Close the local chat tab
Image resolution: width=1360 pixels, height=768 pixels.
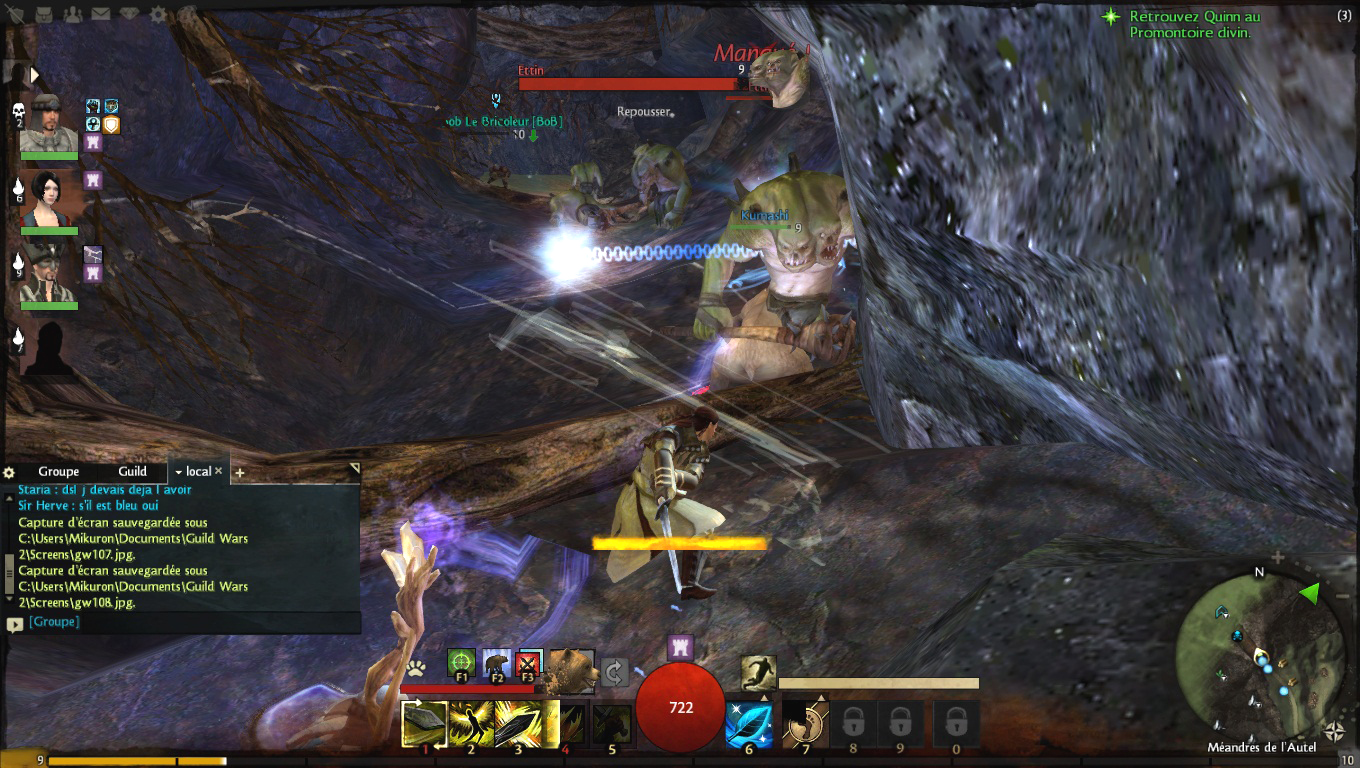point(219,471)
